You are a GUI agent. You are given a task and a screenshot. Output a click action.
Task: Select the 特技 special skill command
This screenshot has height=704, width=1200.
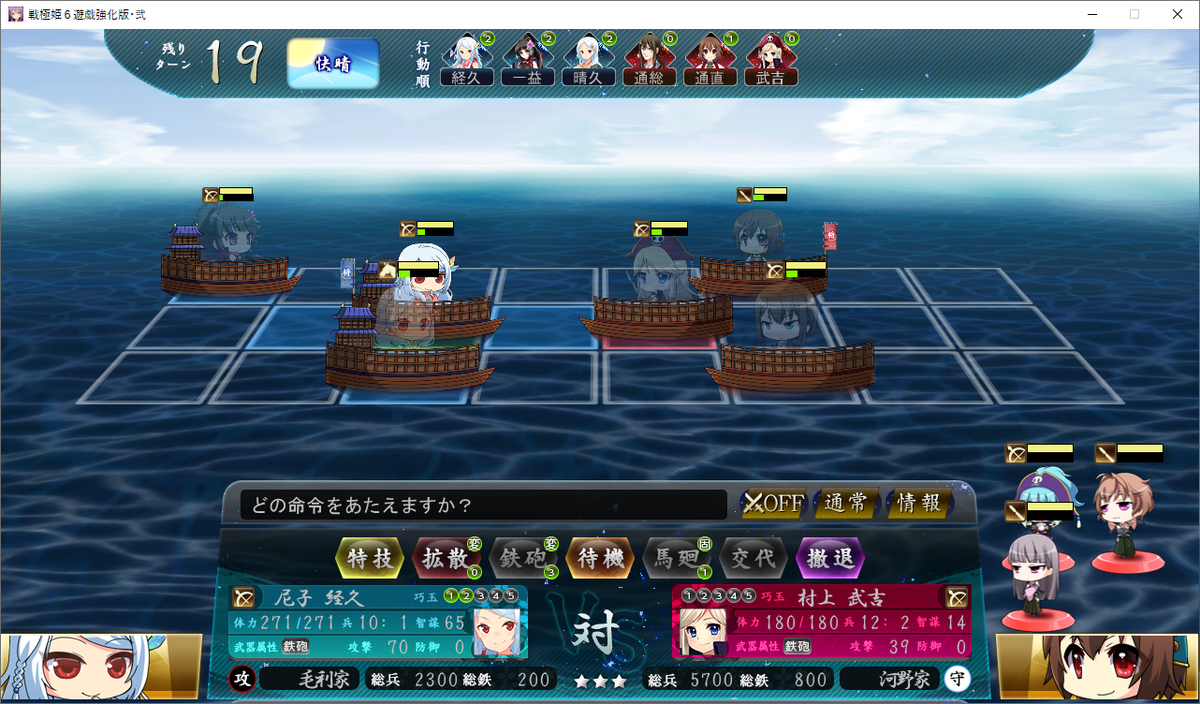tap(370, 558)
